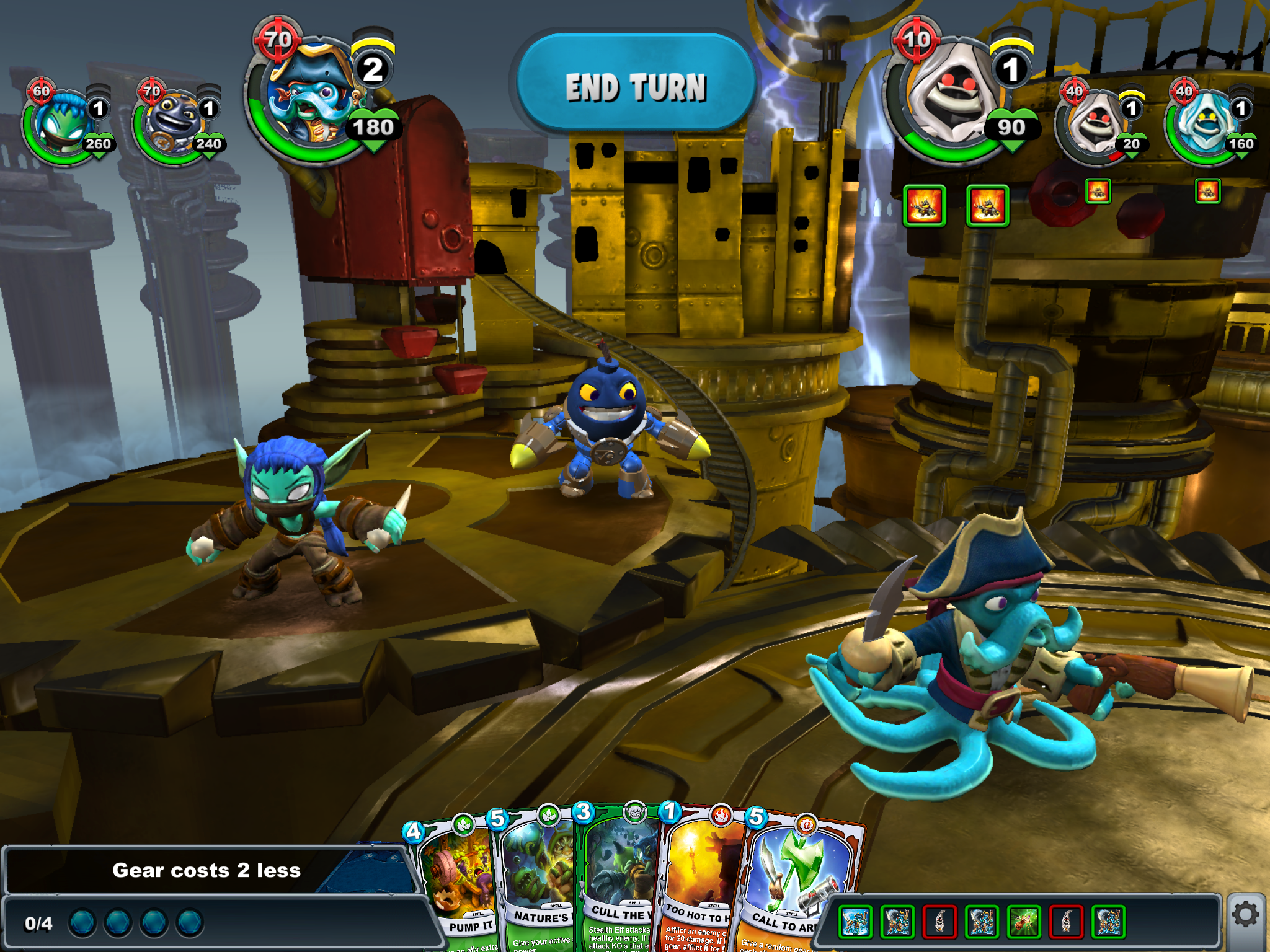Target the enemy portrait with 20 health
Image resolution: width=1270 pixels, height=952 pixels.
pos(1095,124)
